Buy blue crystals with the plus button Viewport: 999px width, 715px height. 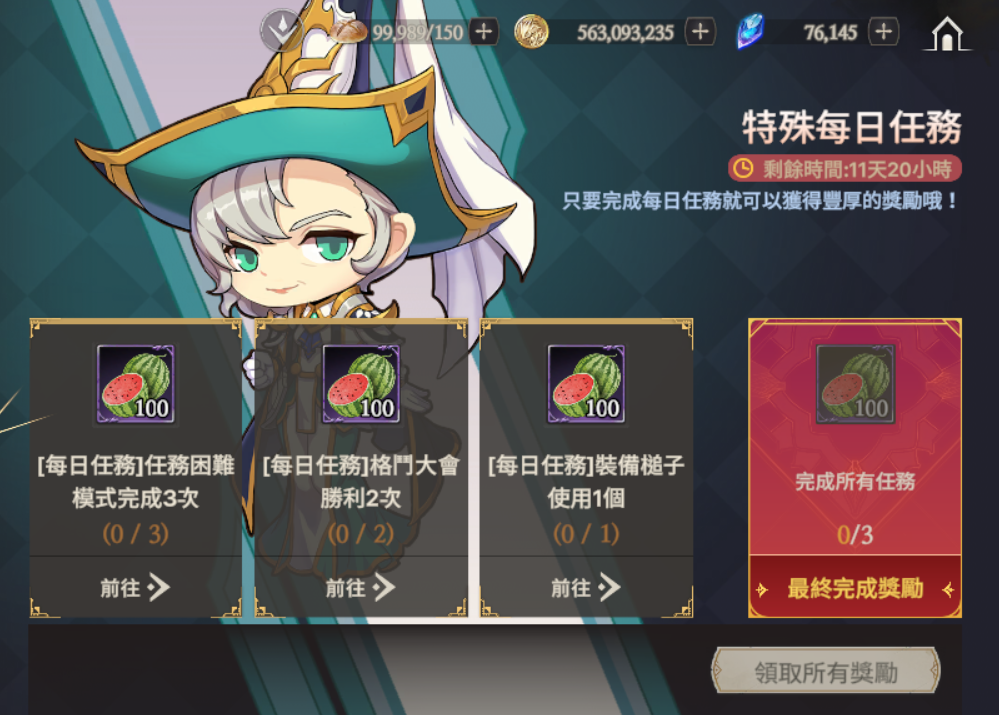883,32
